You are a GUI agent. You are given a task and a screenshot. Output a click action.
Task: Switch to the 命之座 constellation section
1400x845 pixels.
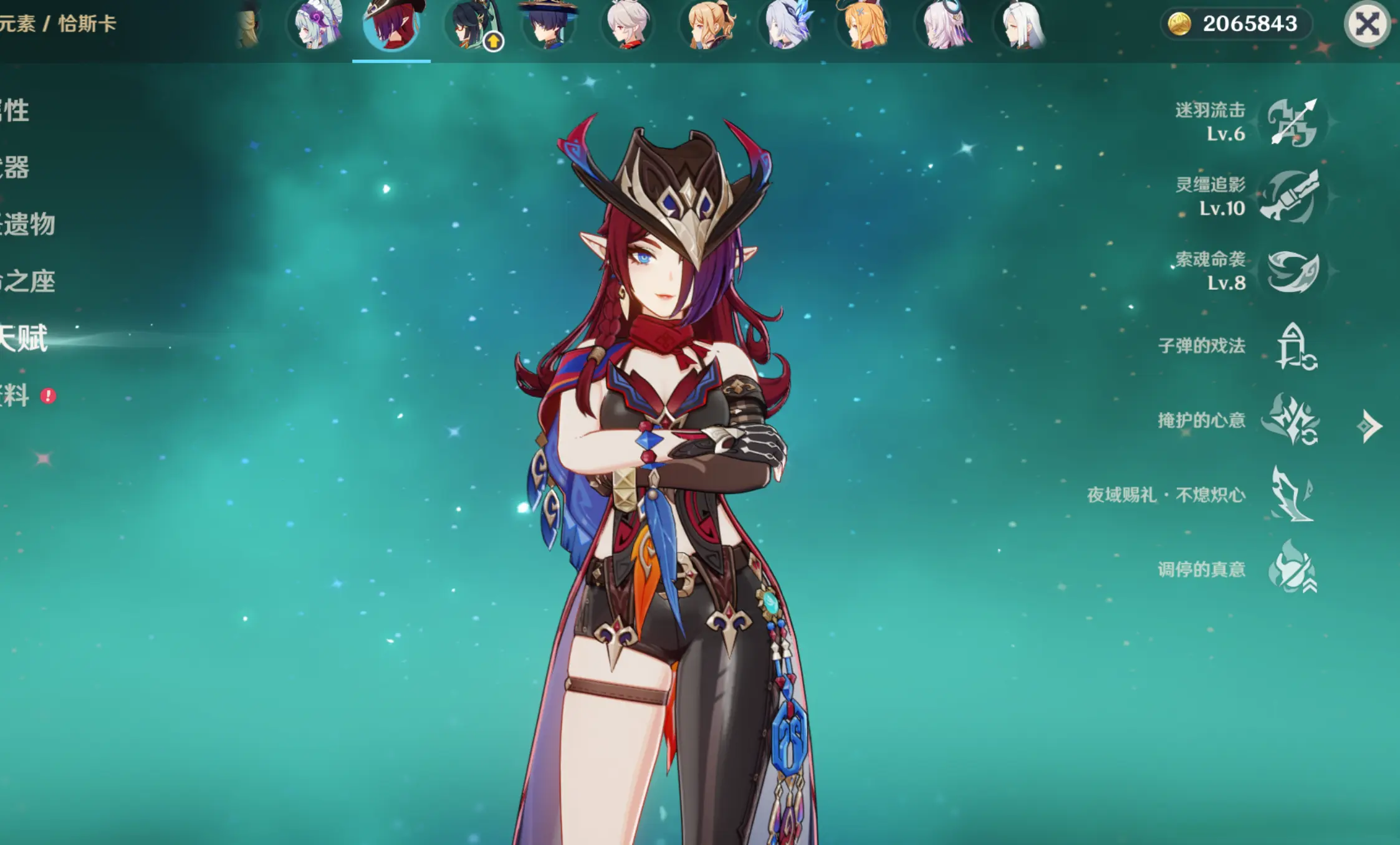[x=27, y=282]
